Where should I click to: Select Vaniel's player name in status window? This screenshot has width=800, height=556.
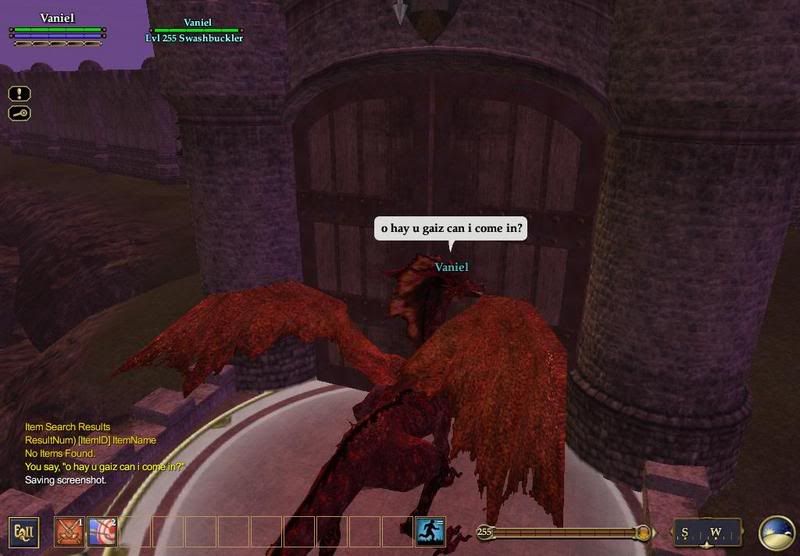(x=57, y=18)
